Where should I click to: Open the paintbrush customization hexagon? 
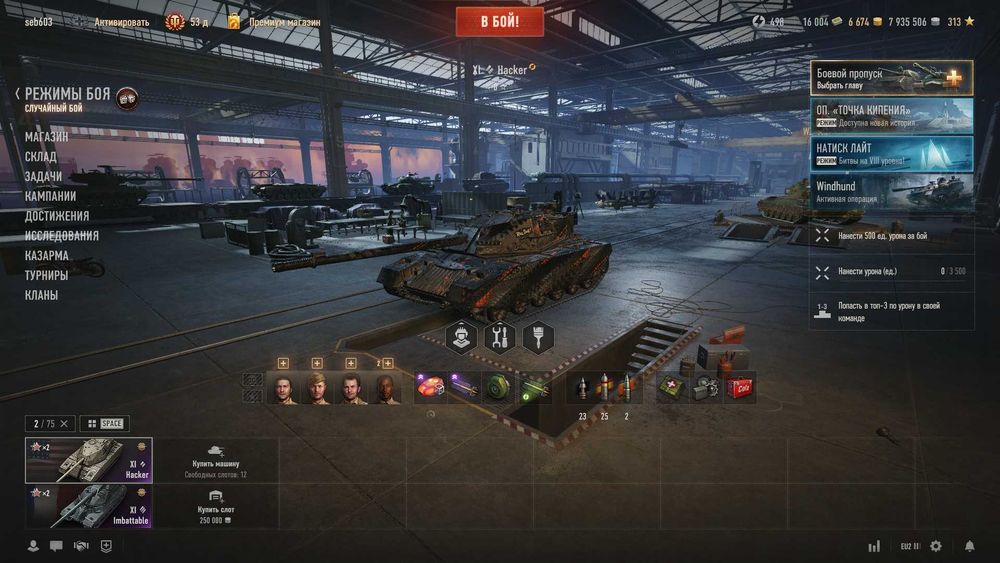(538, 337)
